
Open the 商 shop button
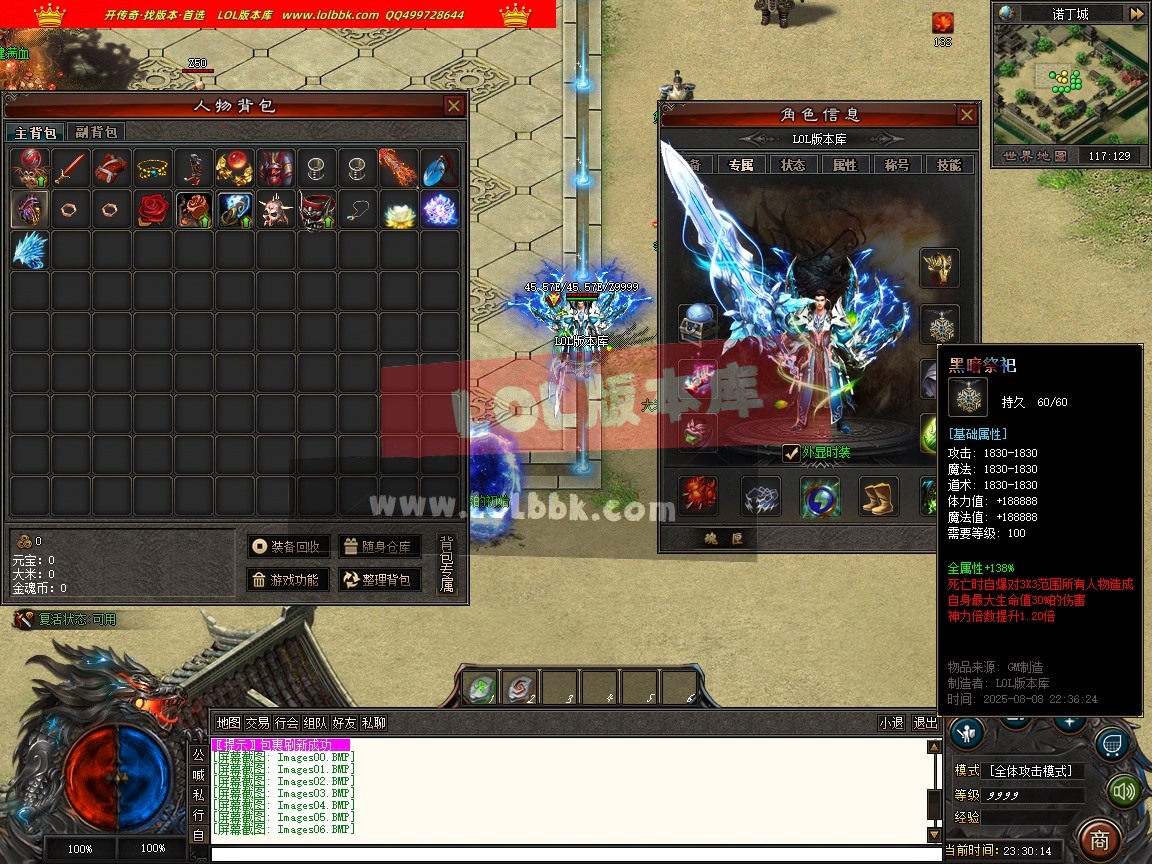pos(1100,838)
